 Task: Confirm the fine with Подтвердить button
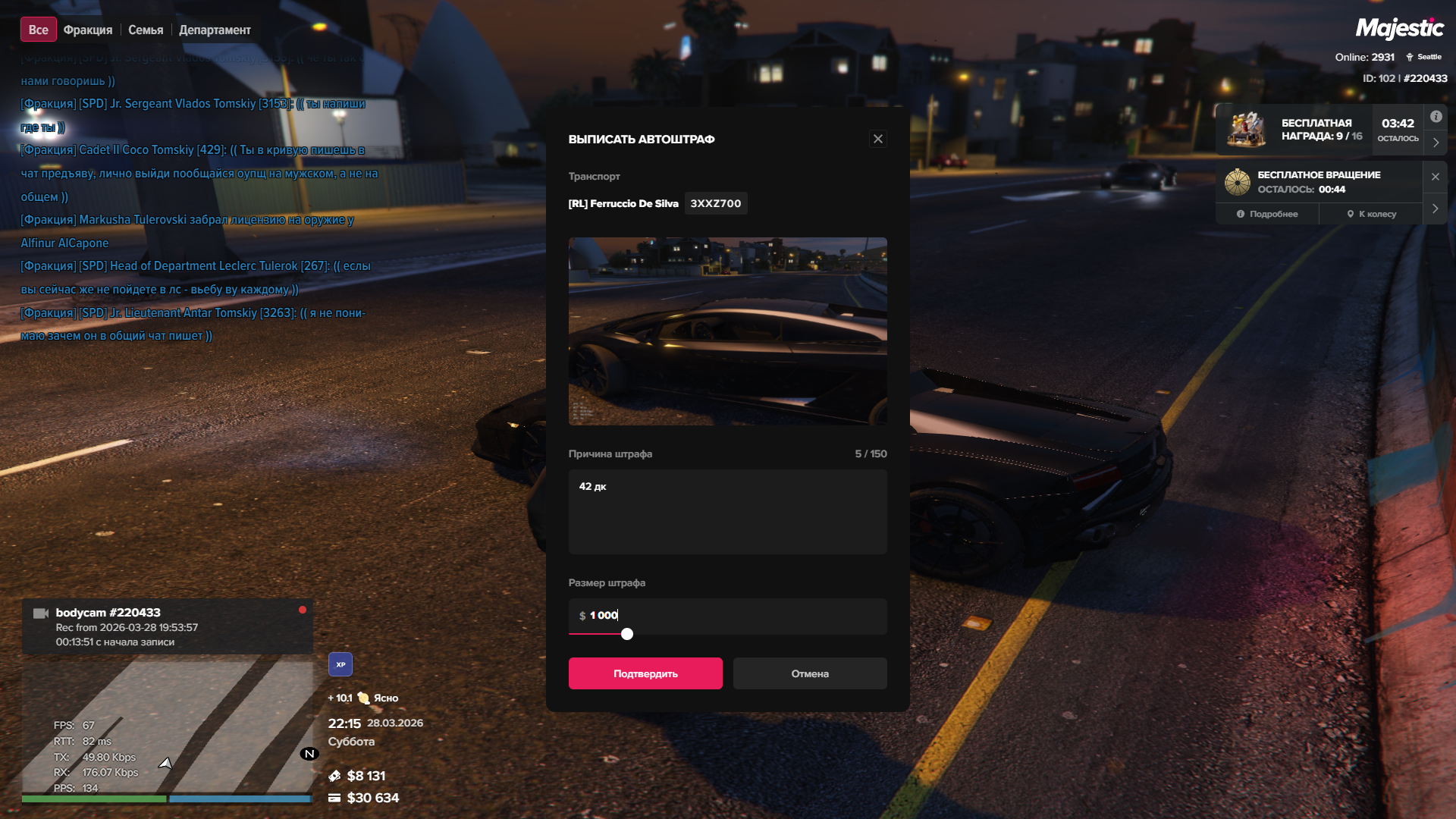(x=645, y=673)
